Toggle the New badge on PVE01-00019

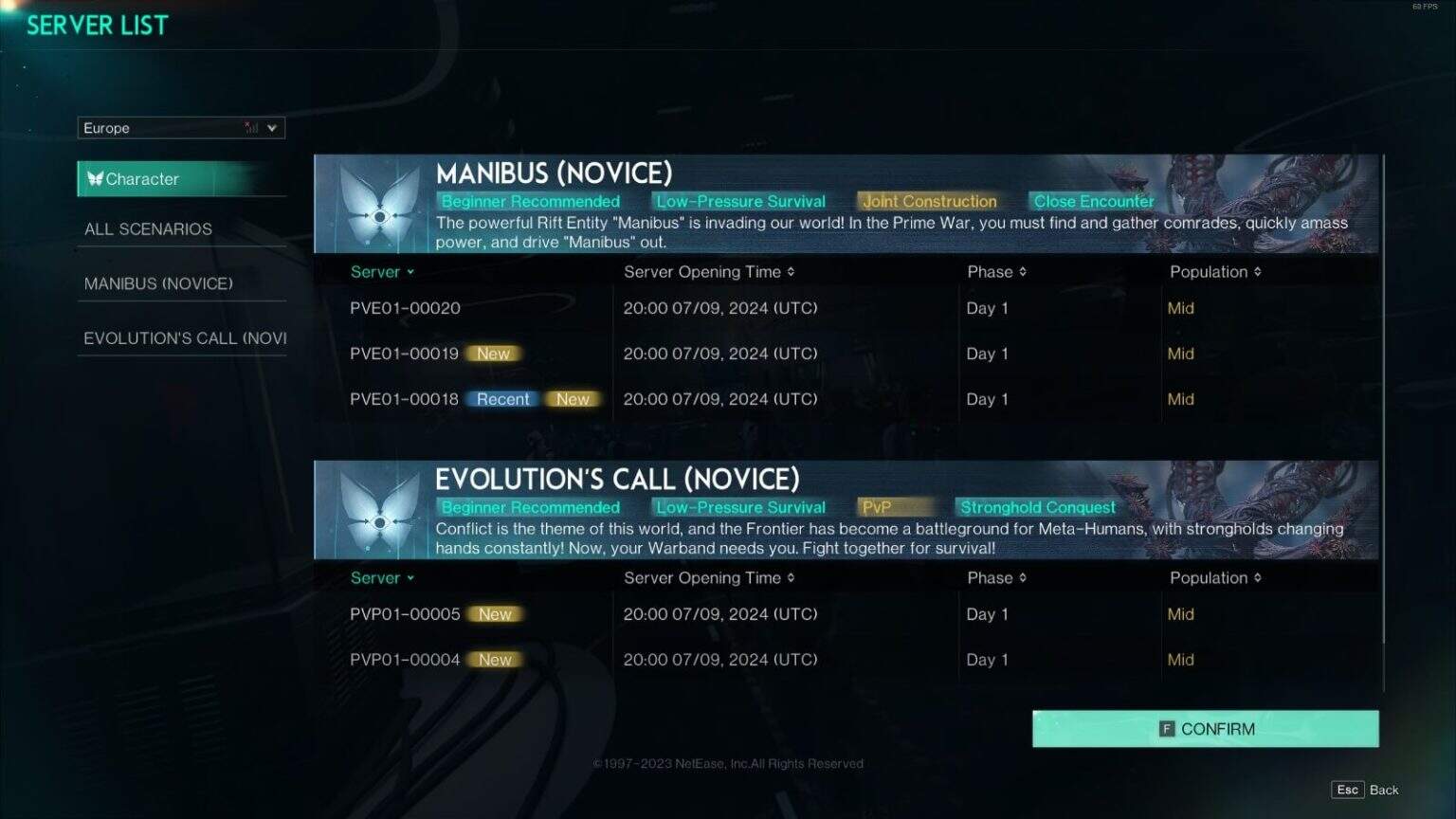[494, 353]
